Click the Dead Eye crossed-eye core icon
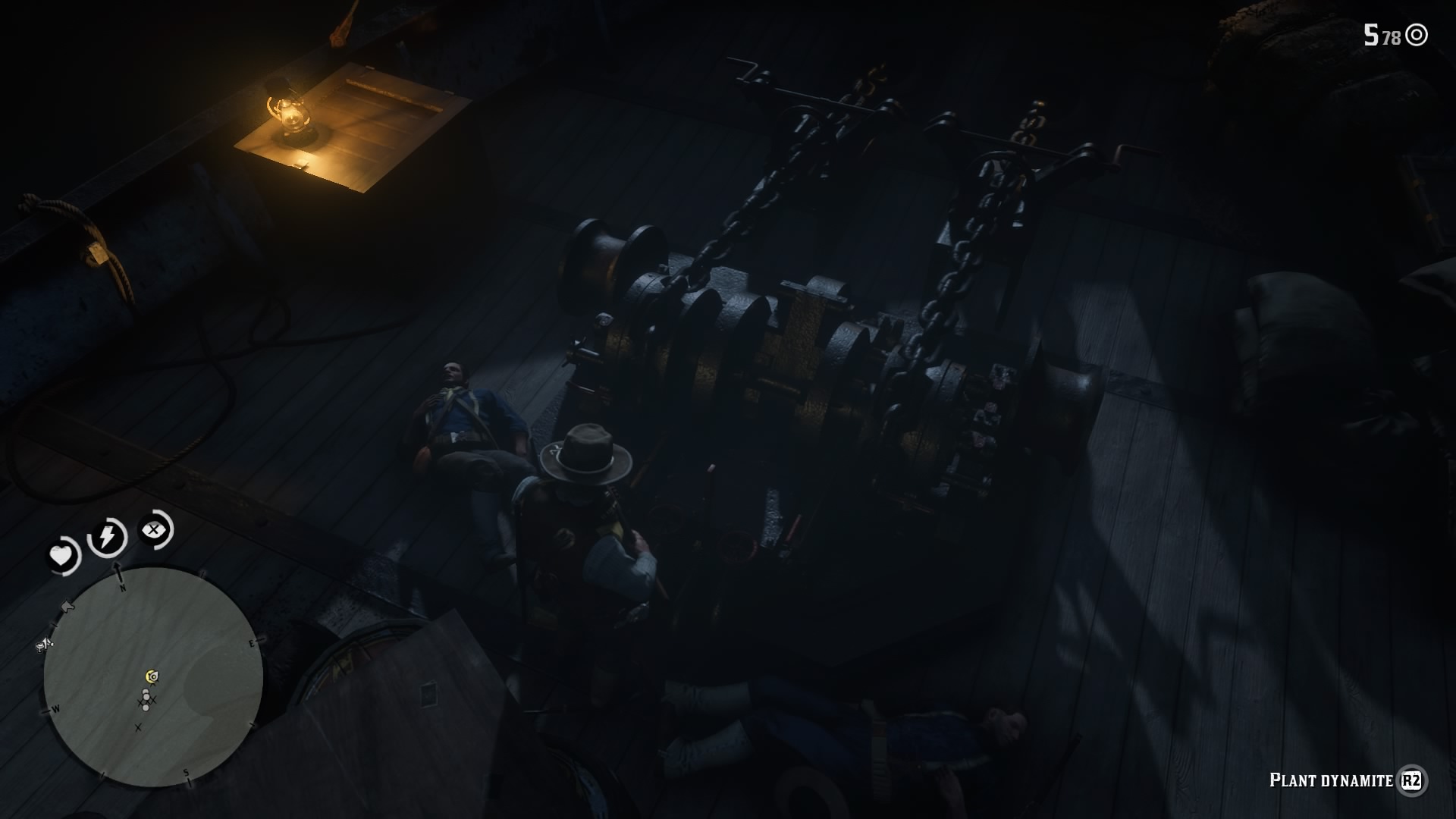The height and width of the screenshot is (819, 1456). [152, 529]
